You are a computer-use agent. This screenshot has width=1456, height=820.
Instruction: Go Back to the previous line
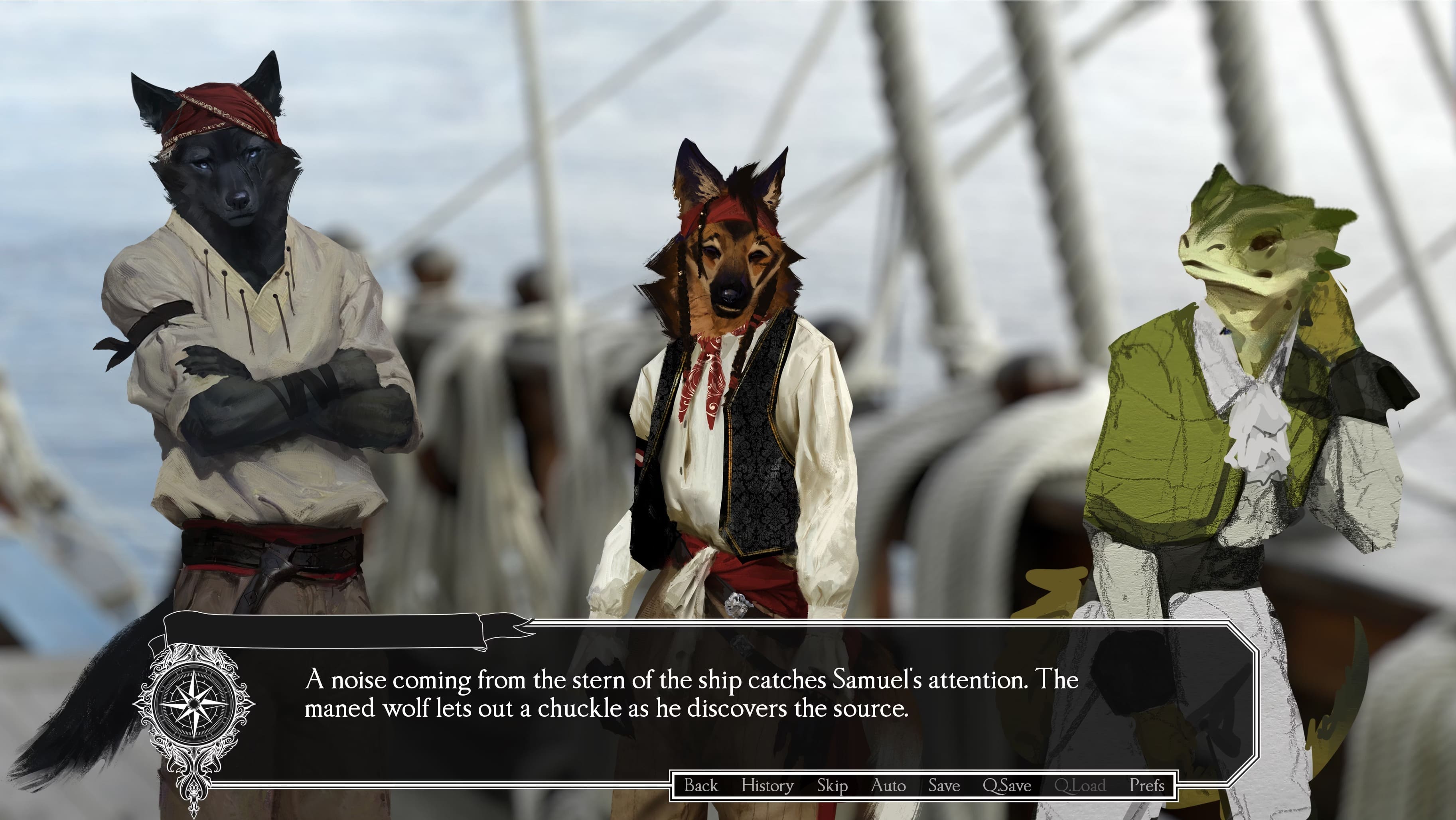coord(700,786)
